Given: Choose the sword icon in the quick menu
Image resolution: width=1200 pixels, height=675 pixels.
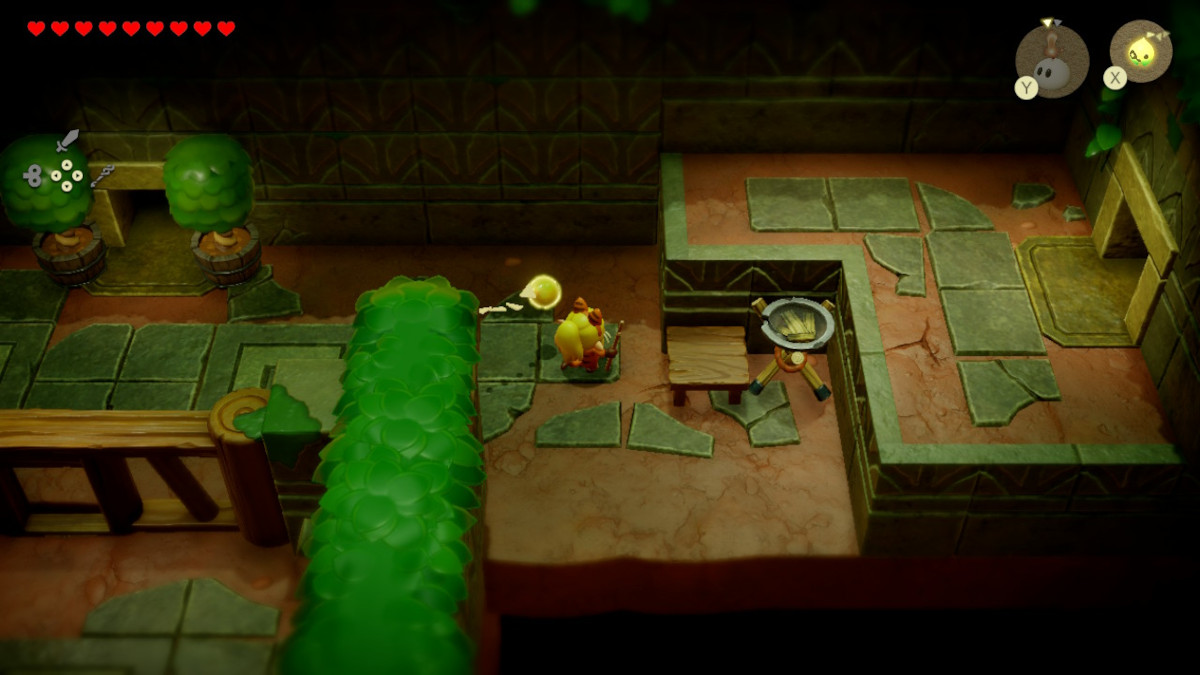Looking at the screenshot, I should pyautogui.click(x=67, y=140).
